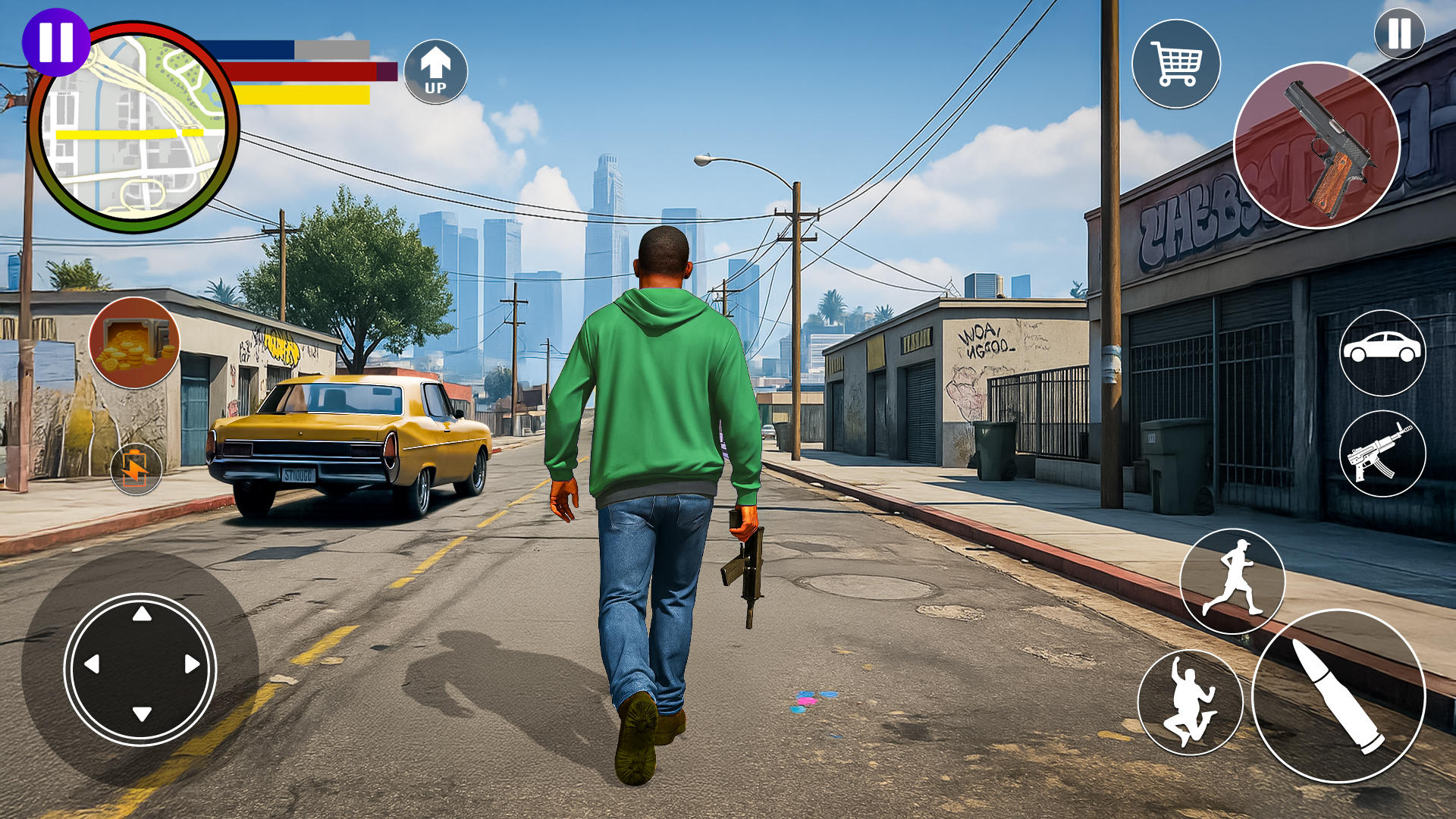Activate the sprint running man button
Image resolution: width=1456 pixels, height=819 pixels.
pos(1232,581)
